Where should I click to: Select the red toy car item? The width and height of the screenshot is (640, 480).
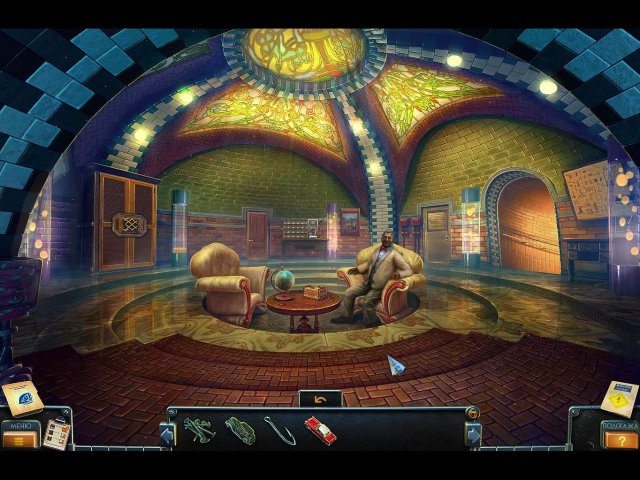(320, 430)
